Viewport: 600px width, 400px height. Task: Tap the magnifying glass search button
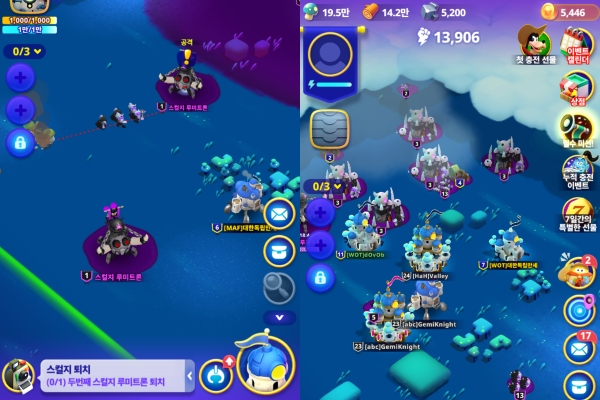click(x=279, y=286)
